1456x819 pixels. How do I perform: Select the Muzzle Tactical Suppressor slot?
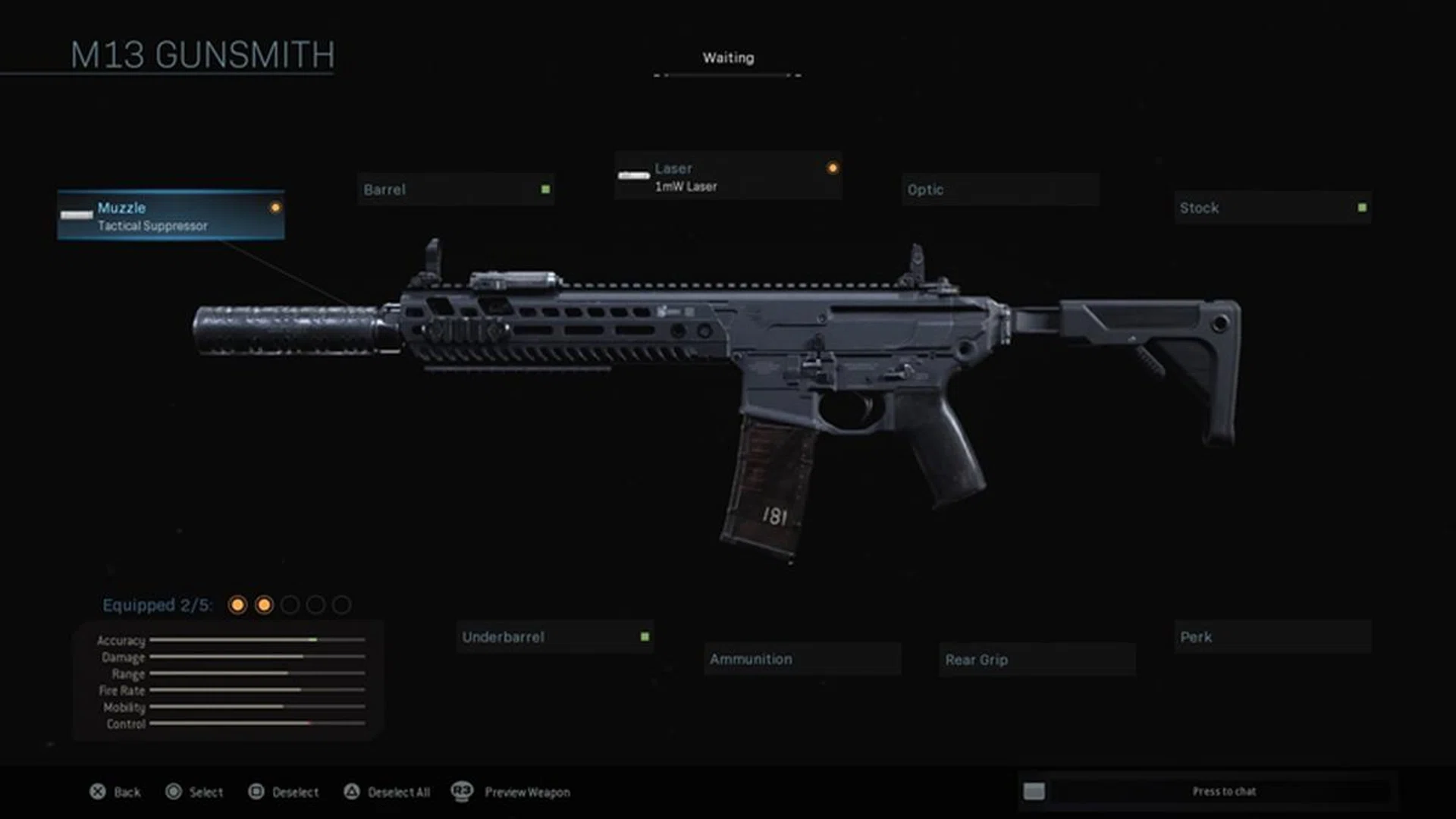pyautogui.click(x=171, y=216)
